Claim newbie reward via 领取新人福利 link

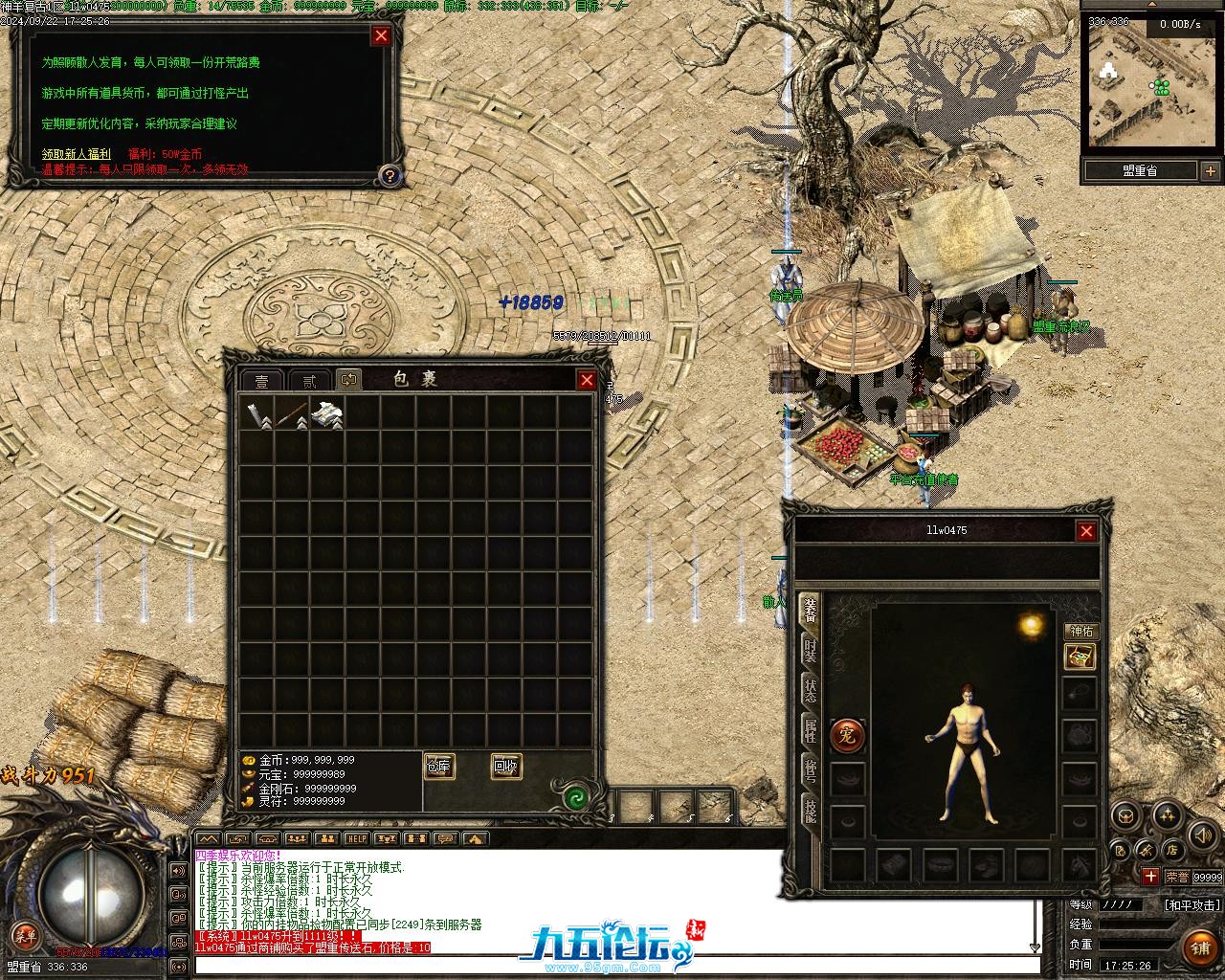(x=77, y=154)
